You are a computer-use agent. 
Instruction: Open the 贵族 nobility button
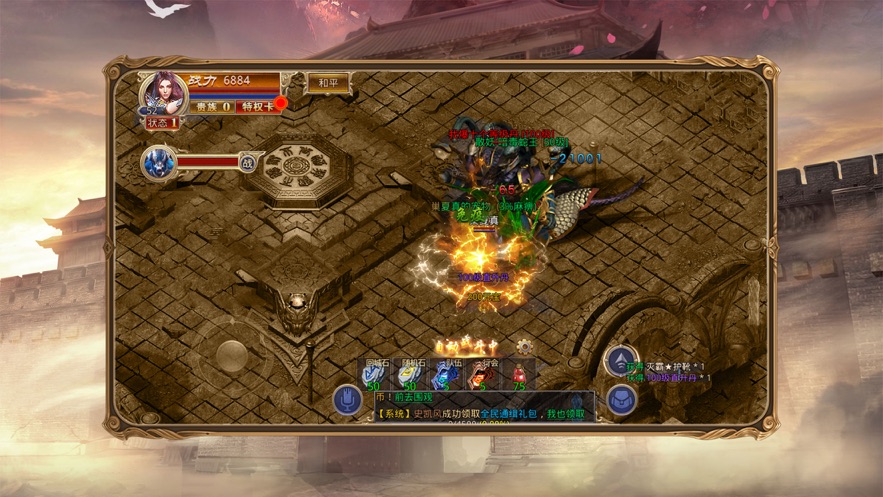pyautogui.click(x=212, y=105)
